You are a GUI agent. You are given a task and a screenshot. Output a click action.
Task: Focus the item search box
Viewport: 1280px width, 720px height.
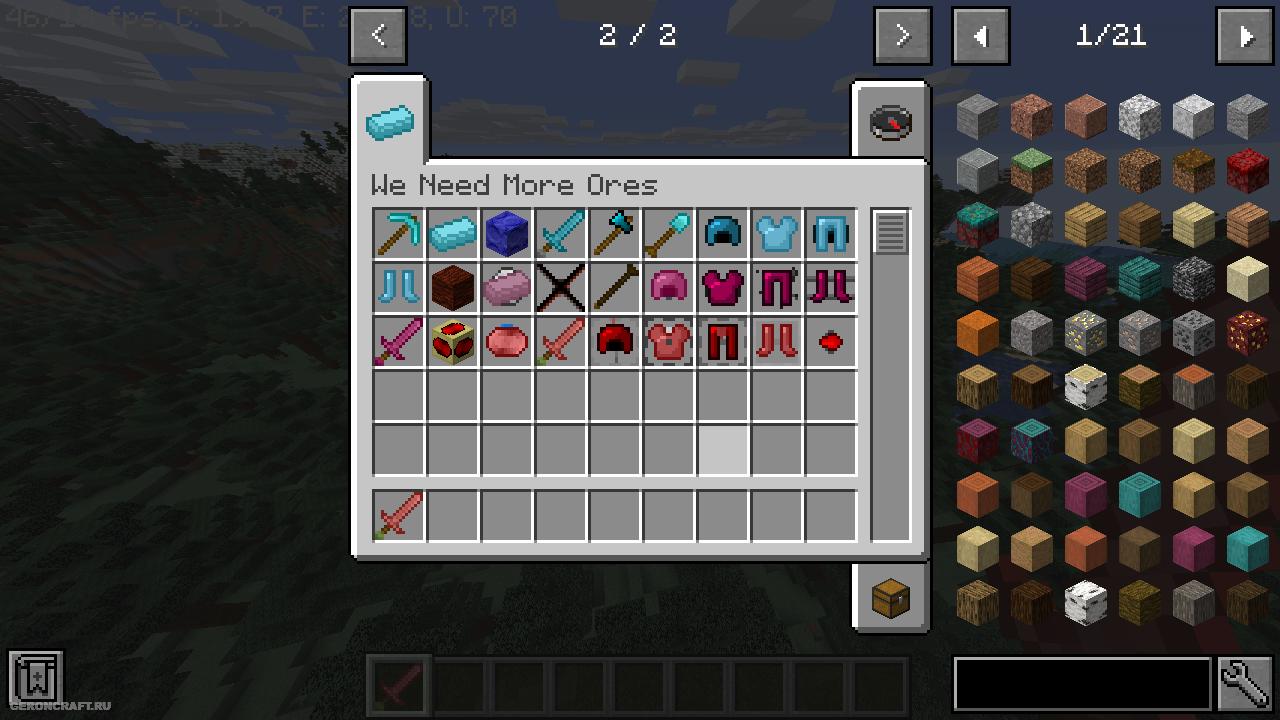point(1082,684)
